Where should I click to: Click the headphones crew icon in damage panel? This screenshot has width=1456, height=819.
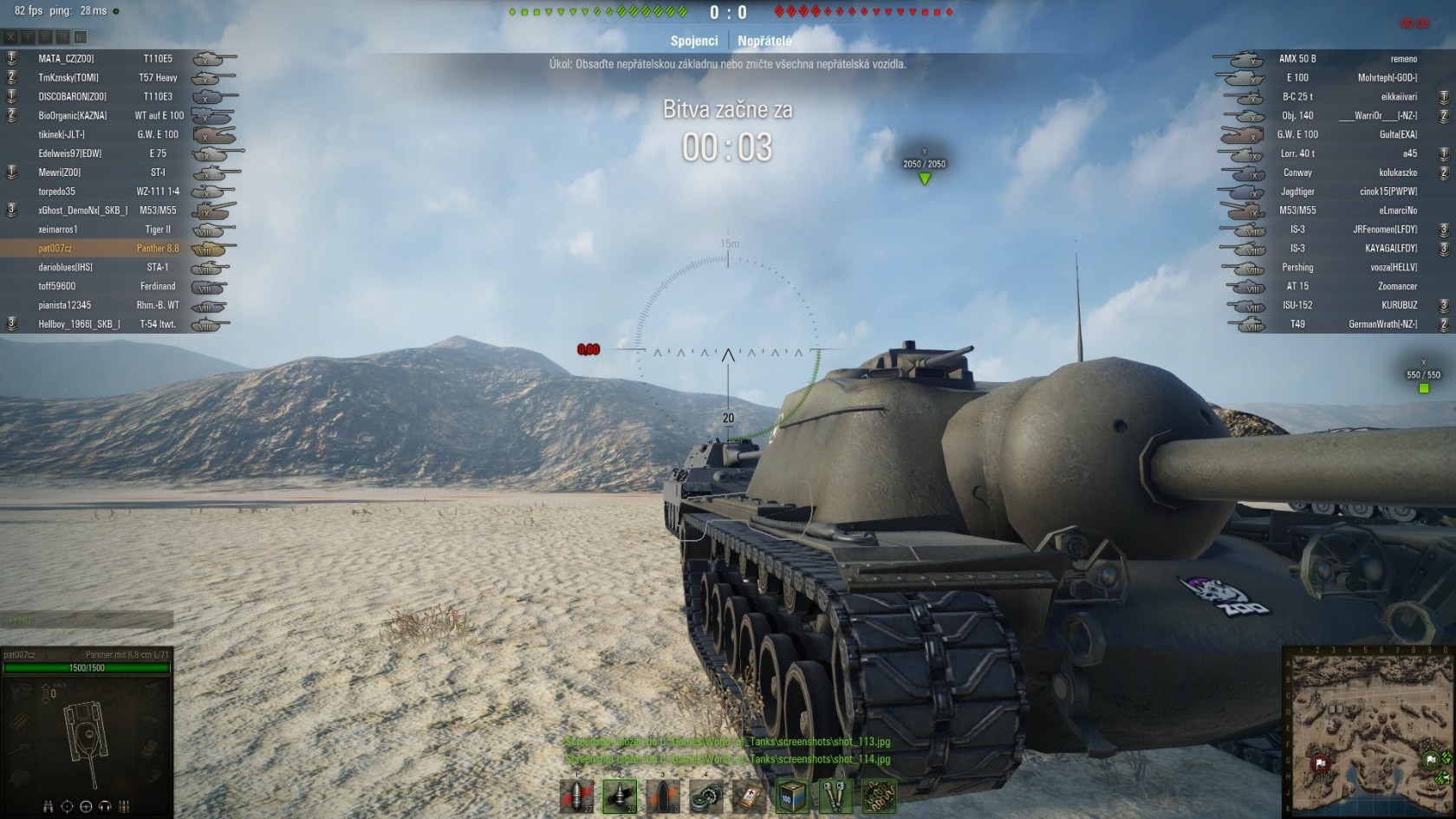[x=105, y=807]
